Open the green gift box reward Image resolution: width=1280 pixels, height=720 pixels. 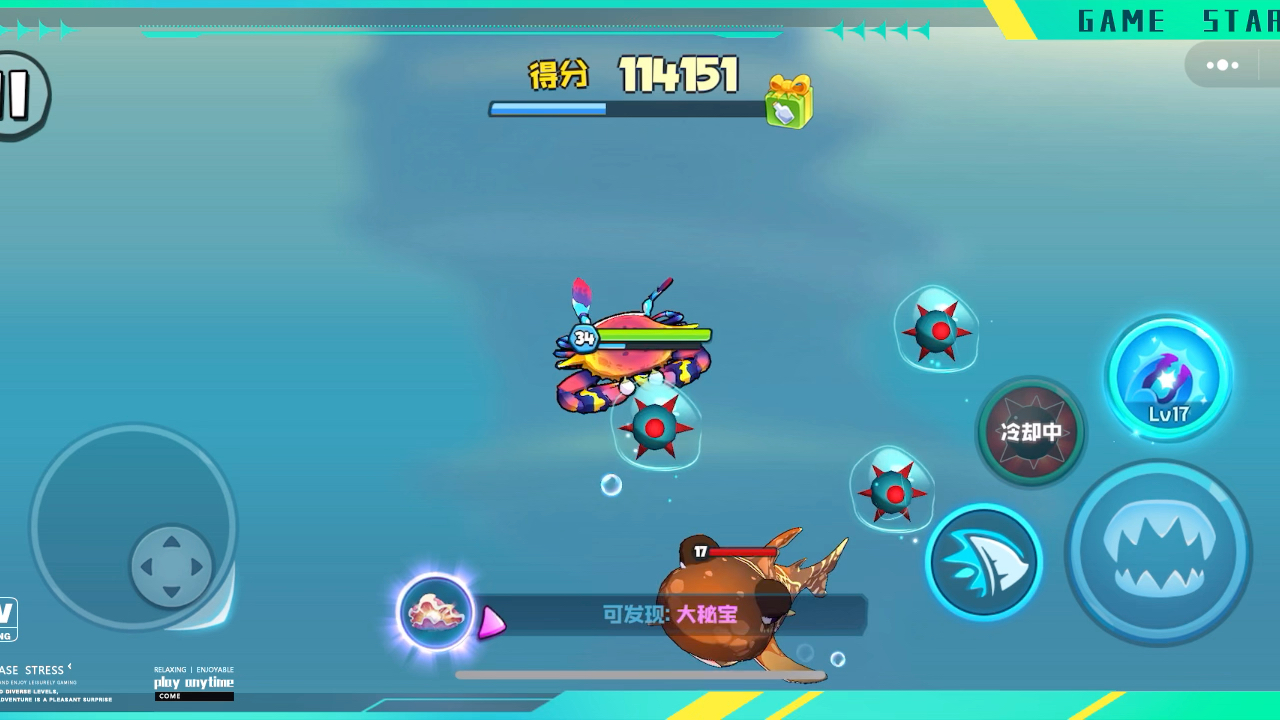pyautogui.click(x=789, y=102)
